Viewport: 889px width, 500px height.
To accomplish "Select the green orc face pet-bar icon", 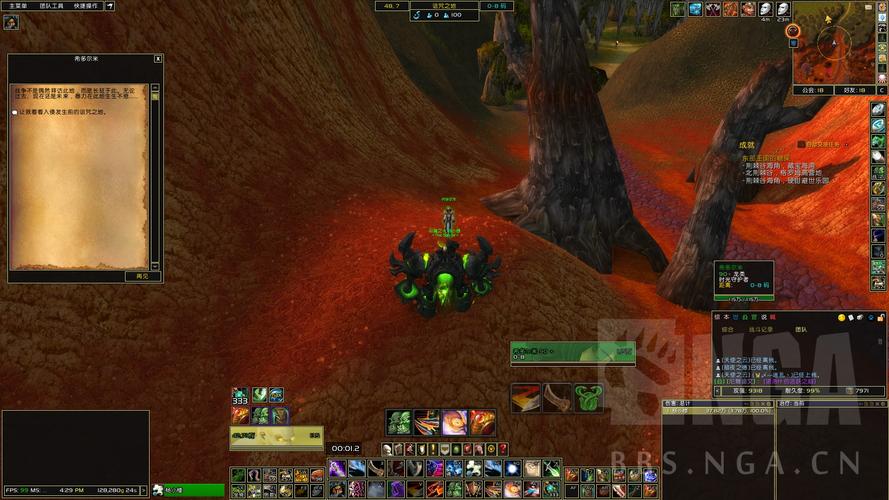I will (x=400, y=422).
